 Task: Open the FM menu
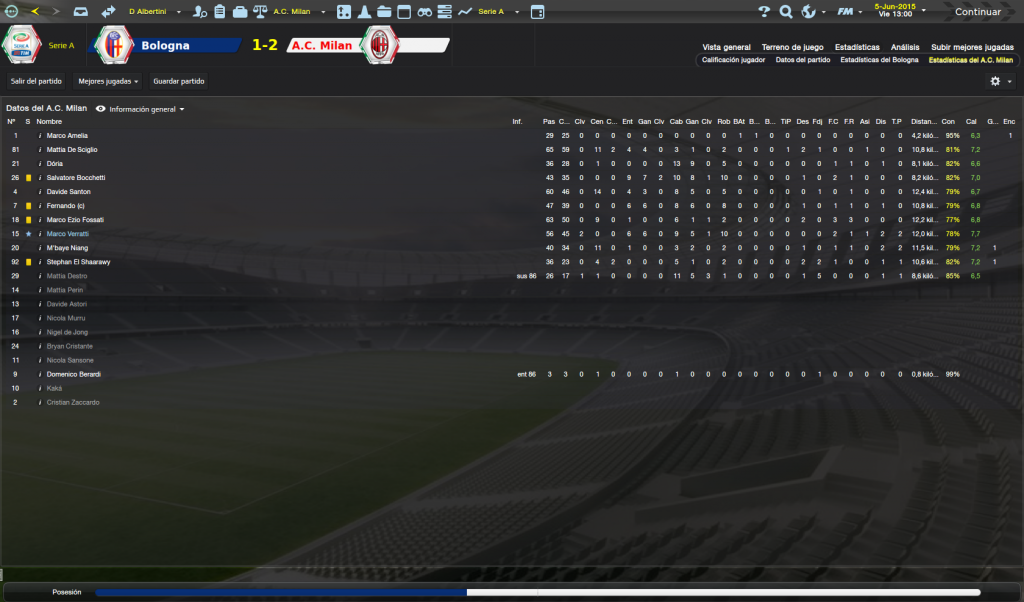coord(849,12)
